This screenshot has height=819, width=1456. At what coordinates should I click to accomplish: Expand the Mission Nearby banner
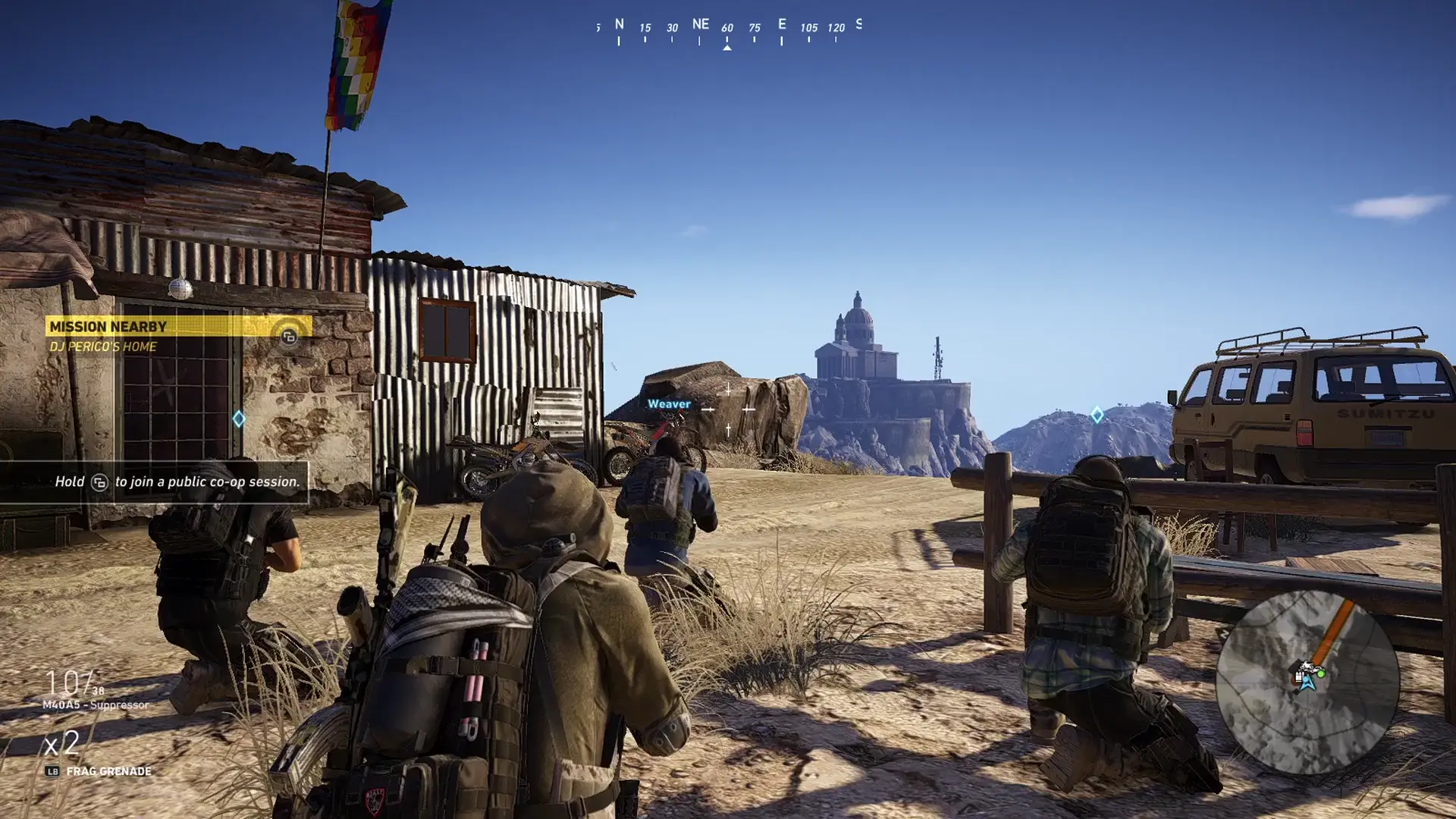pos(108,325)
